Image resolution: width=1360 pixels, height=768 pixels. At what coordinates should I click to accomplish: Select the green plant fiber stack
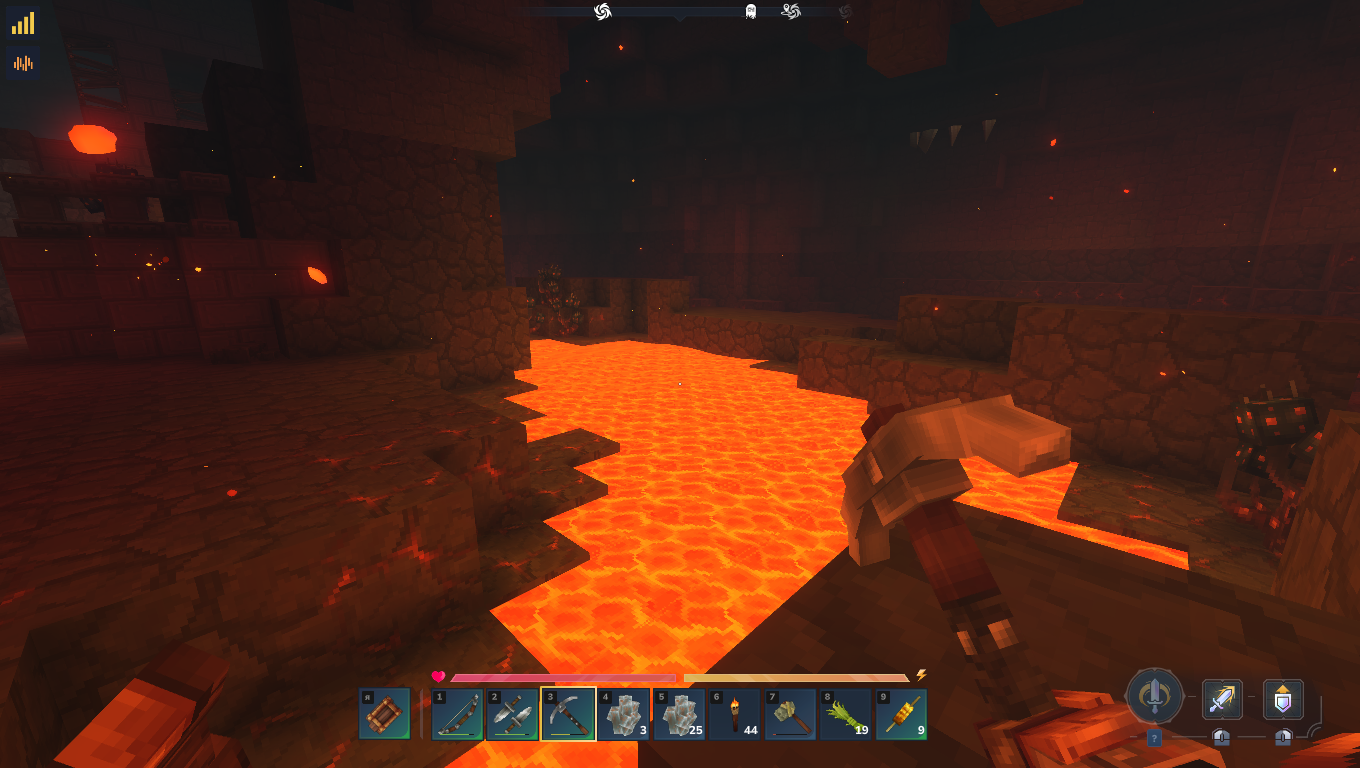click(846, 714)
